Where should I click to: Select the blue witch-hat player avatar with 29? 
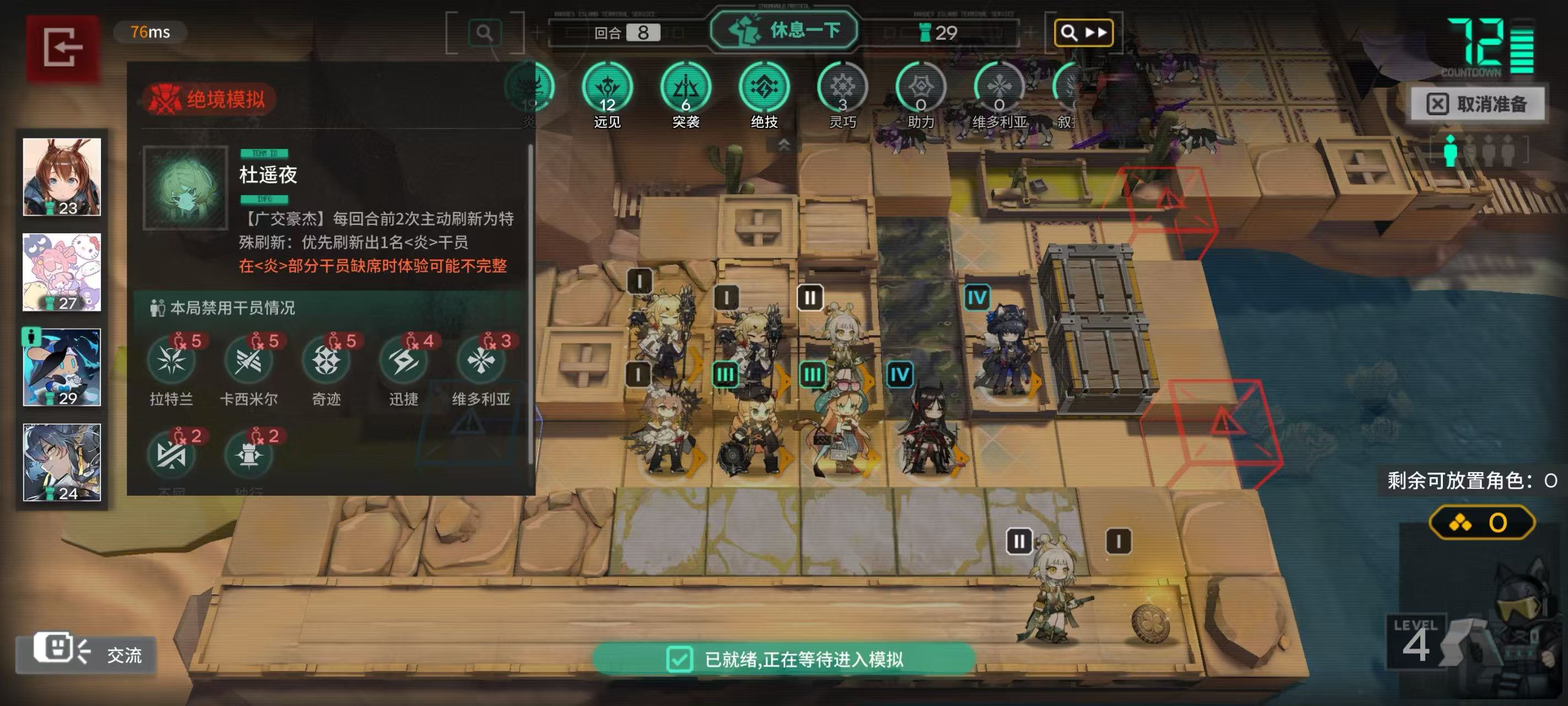point(62,367)
